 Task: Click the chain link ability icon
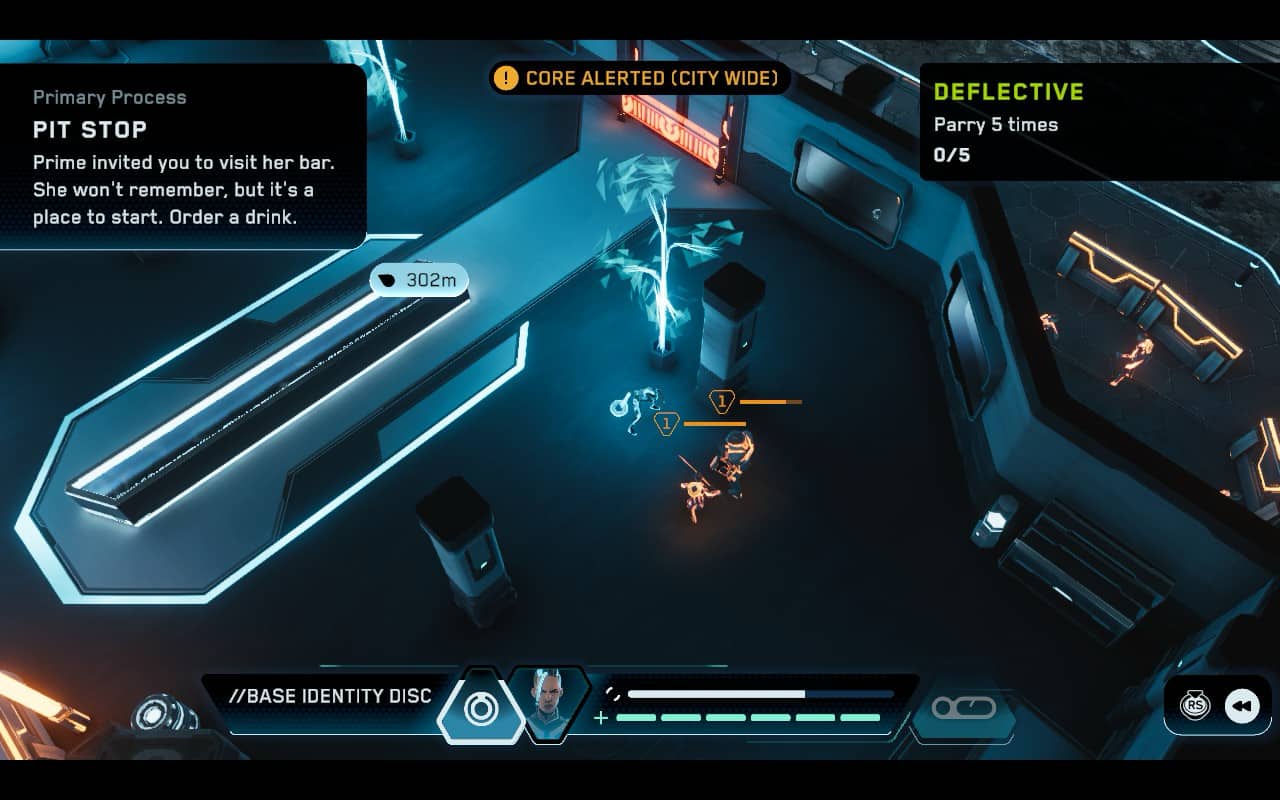point(964,708)
